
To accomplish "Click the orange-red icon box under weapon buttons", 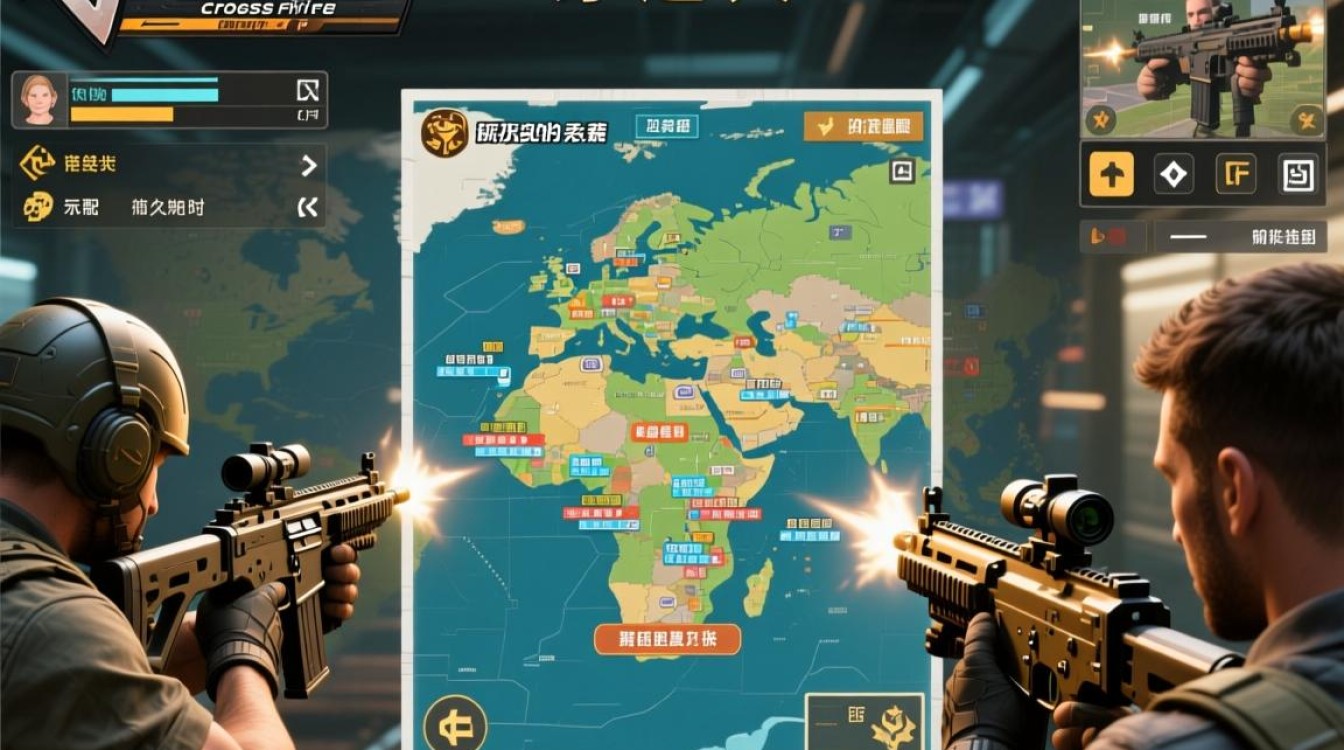I will 1112,237.
